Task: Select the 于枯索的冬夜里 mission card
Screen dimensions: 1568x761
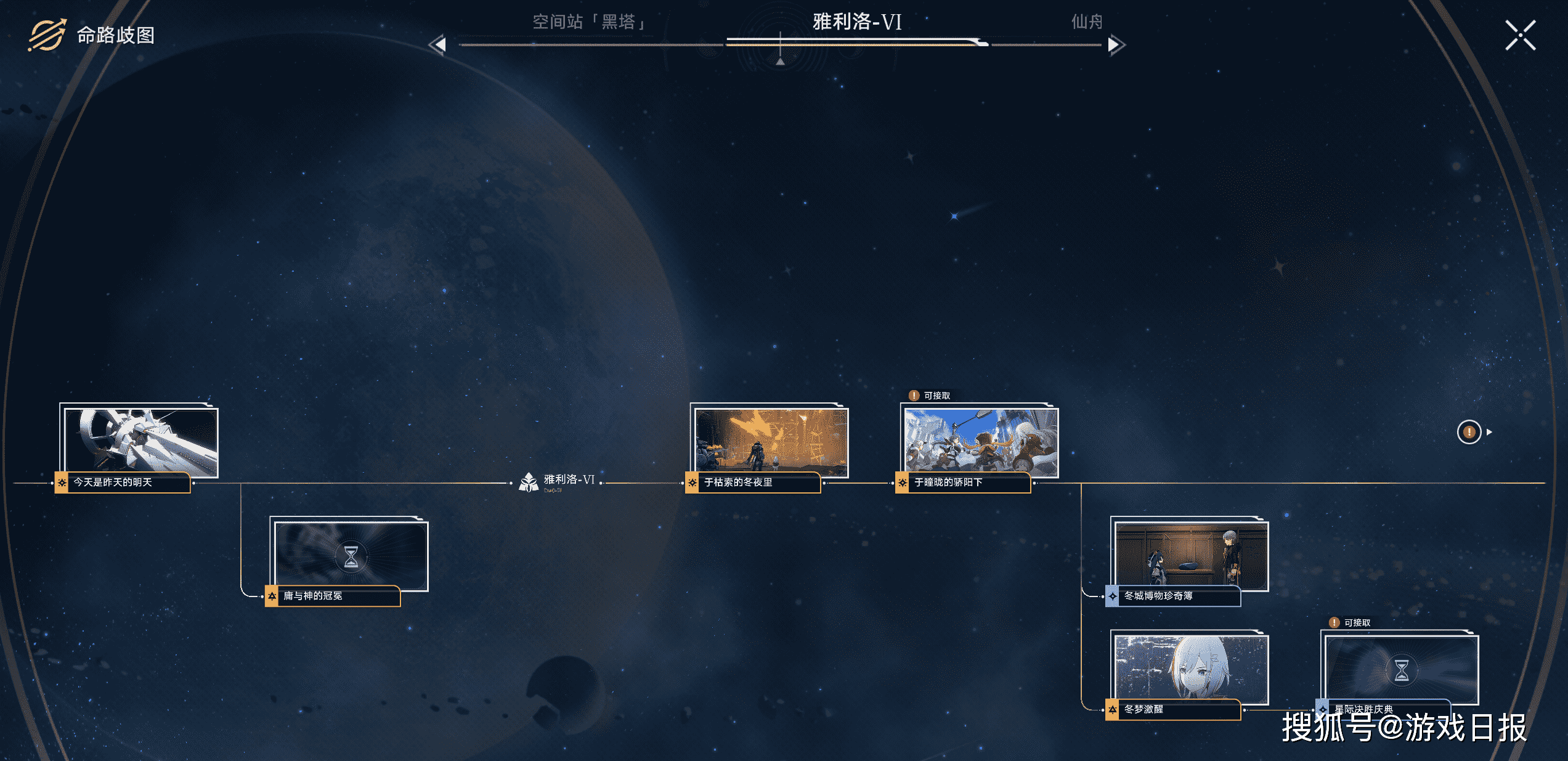Action: pos(770,442)
